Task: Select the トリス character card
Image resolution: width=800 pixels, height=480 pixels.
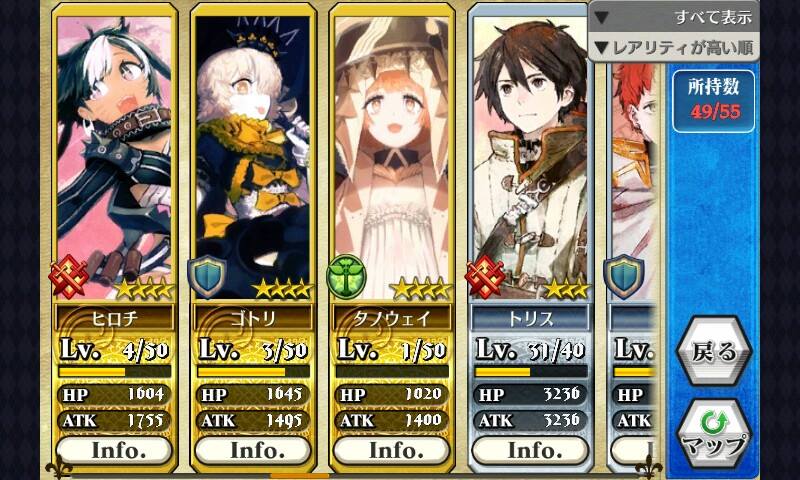Action: click(x=531, y=160)
